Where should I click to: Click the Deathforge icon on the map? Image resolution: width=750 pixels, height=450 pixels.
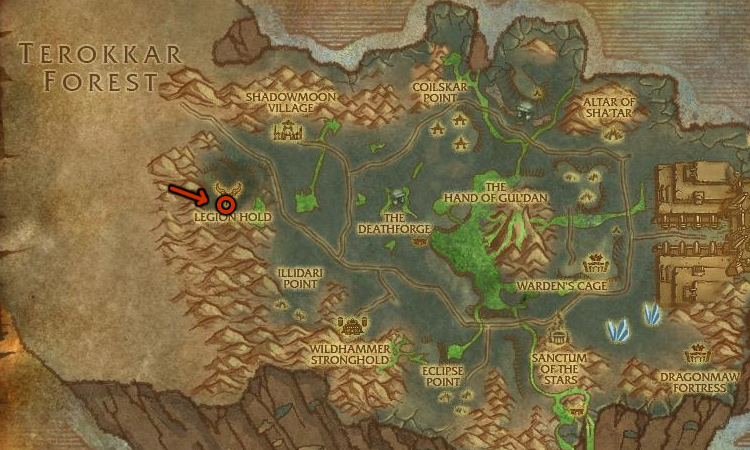point(398,197)
